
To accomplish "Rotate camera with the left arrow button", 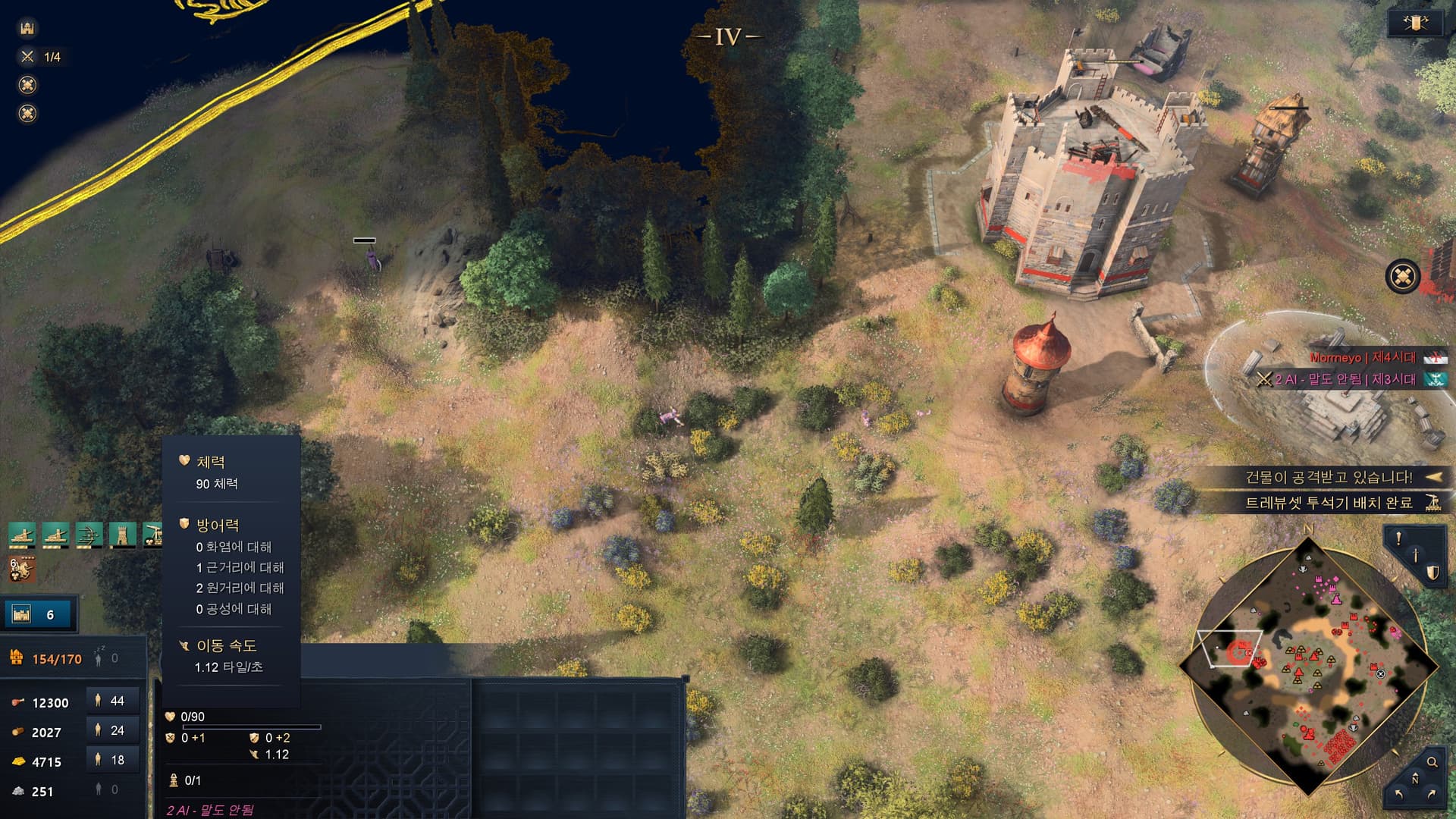I will click(1398, 795).
